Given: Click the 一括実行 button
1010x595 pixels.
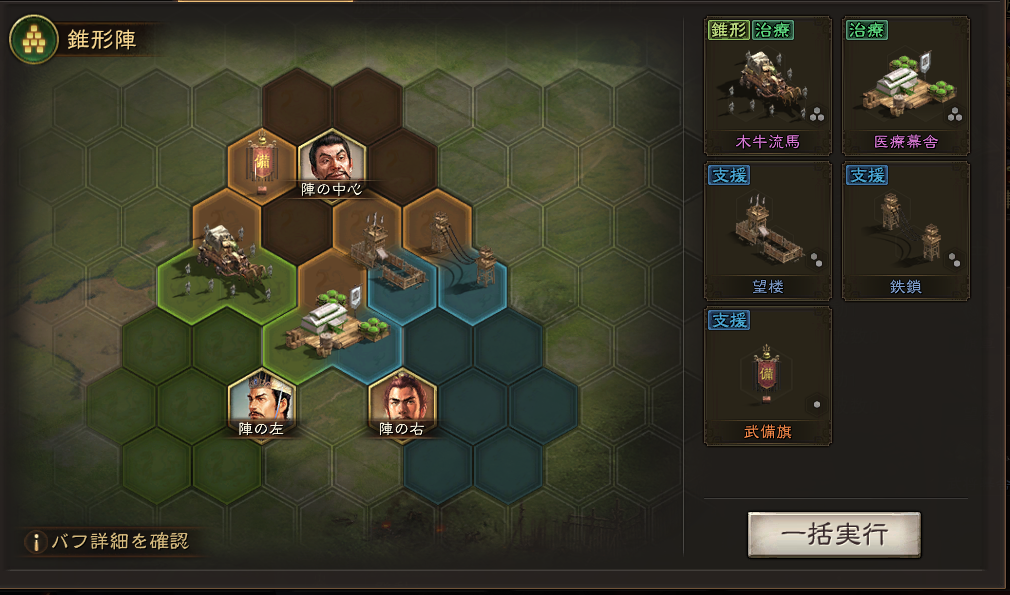Looking at the screenshot, I should click(x=834, y=534).
